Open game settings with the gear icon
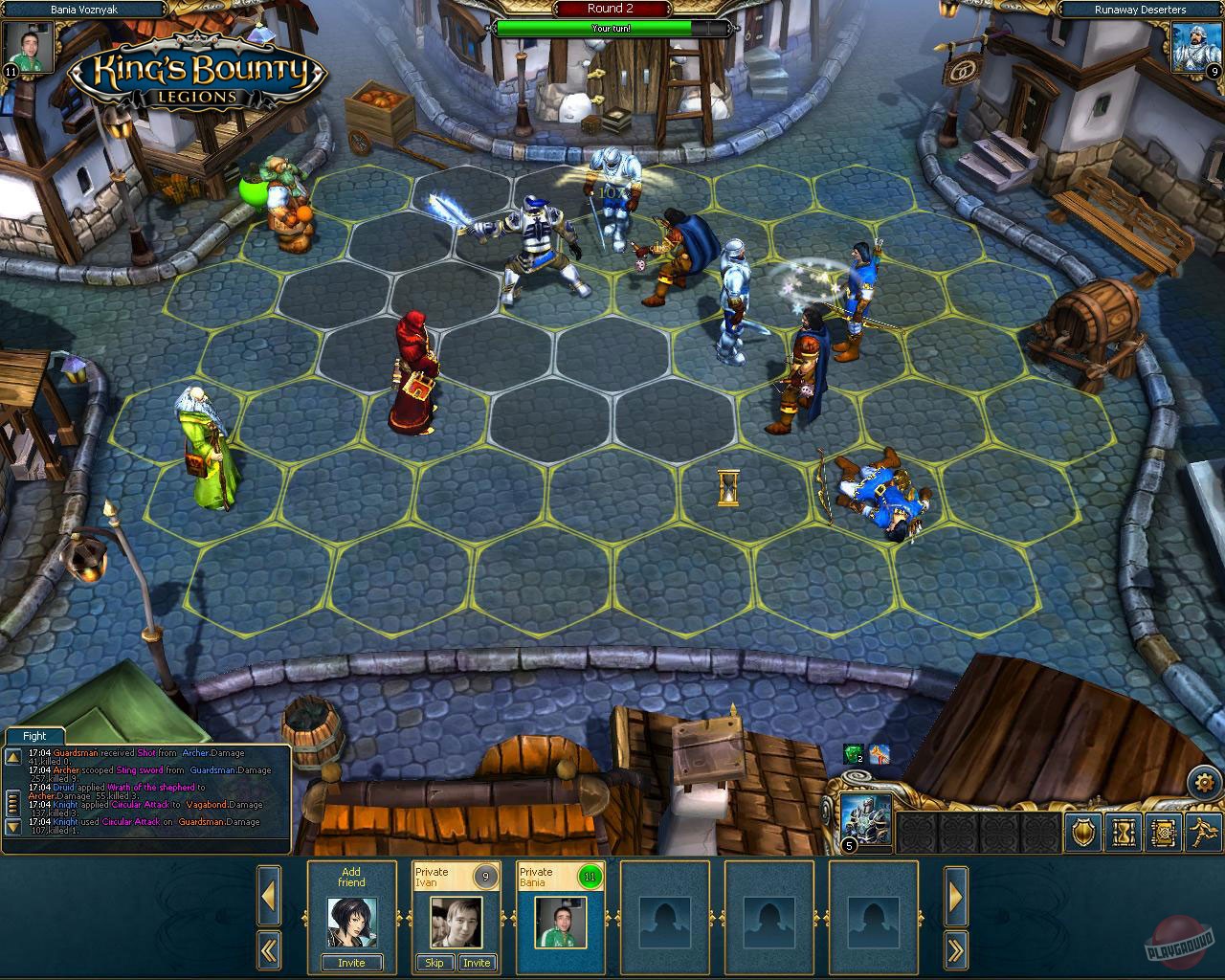 point(1204,782)
